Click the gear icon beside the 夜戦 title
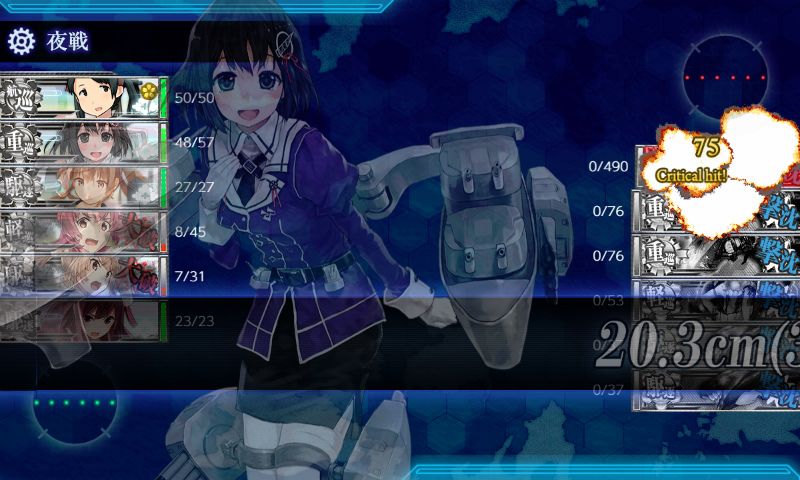 (x=21, y=41)
